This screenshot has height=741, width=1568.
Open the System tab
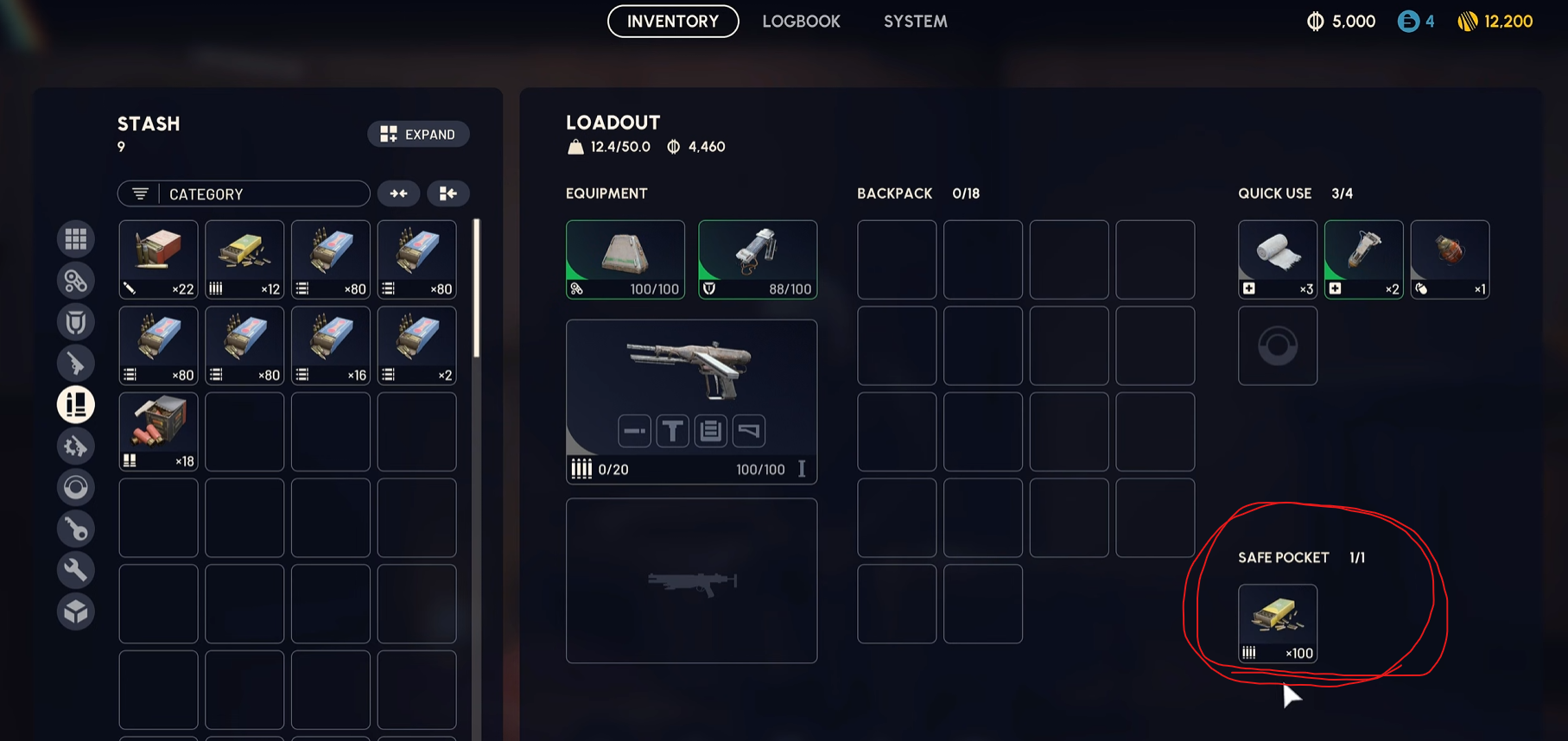pyautogui.click(x=915, y=22)
